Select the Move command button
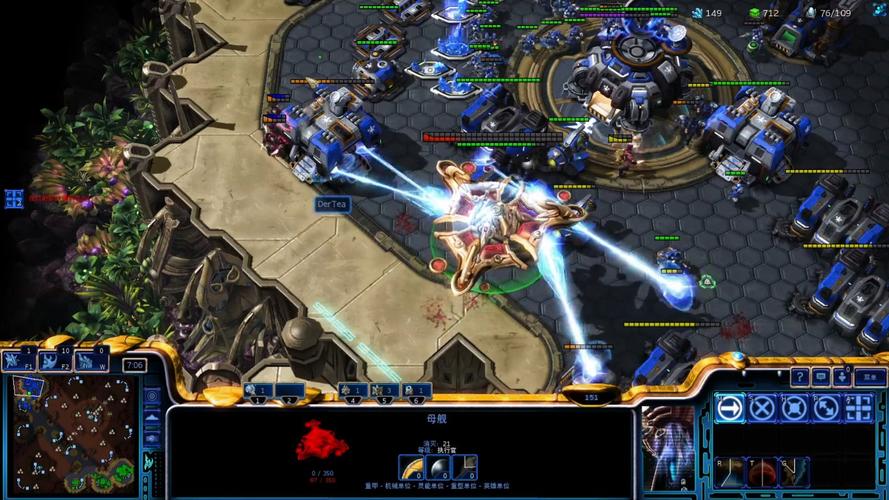 [x=730, y=408]
